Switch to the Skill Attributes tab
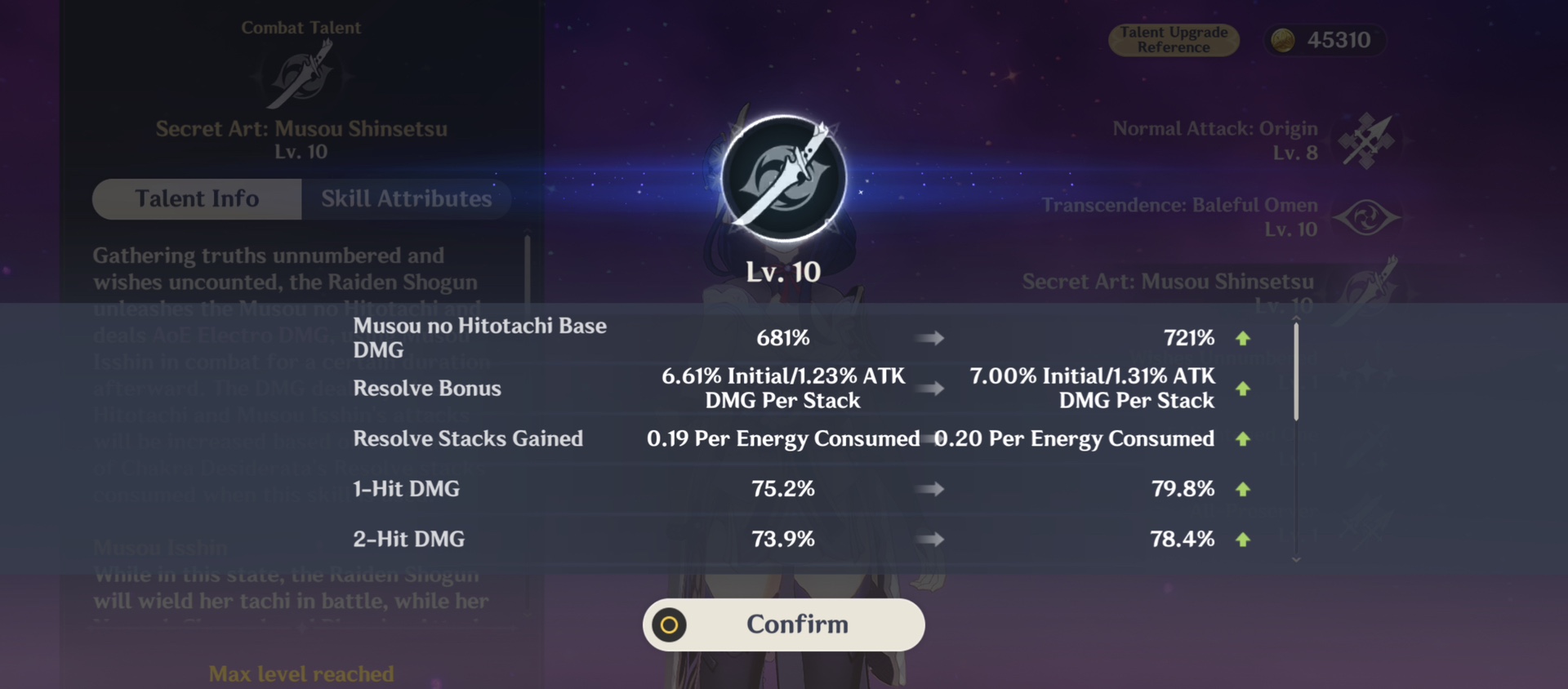This screenshot has width=1568, height=689. (x=406, y=198)
